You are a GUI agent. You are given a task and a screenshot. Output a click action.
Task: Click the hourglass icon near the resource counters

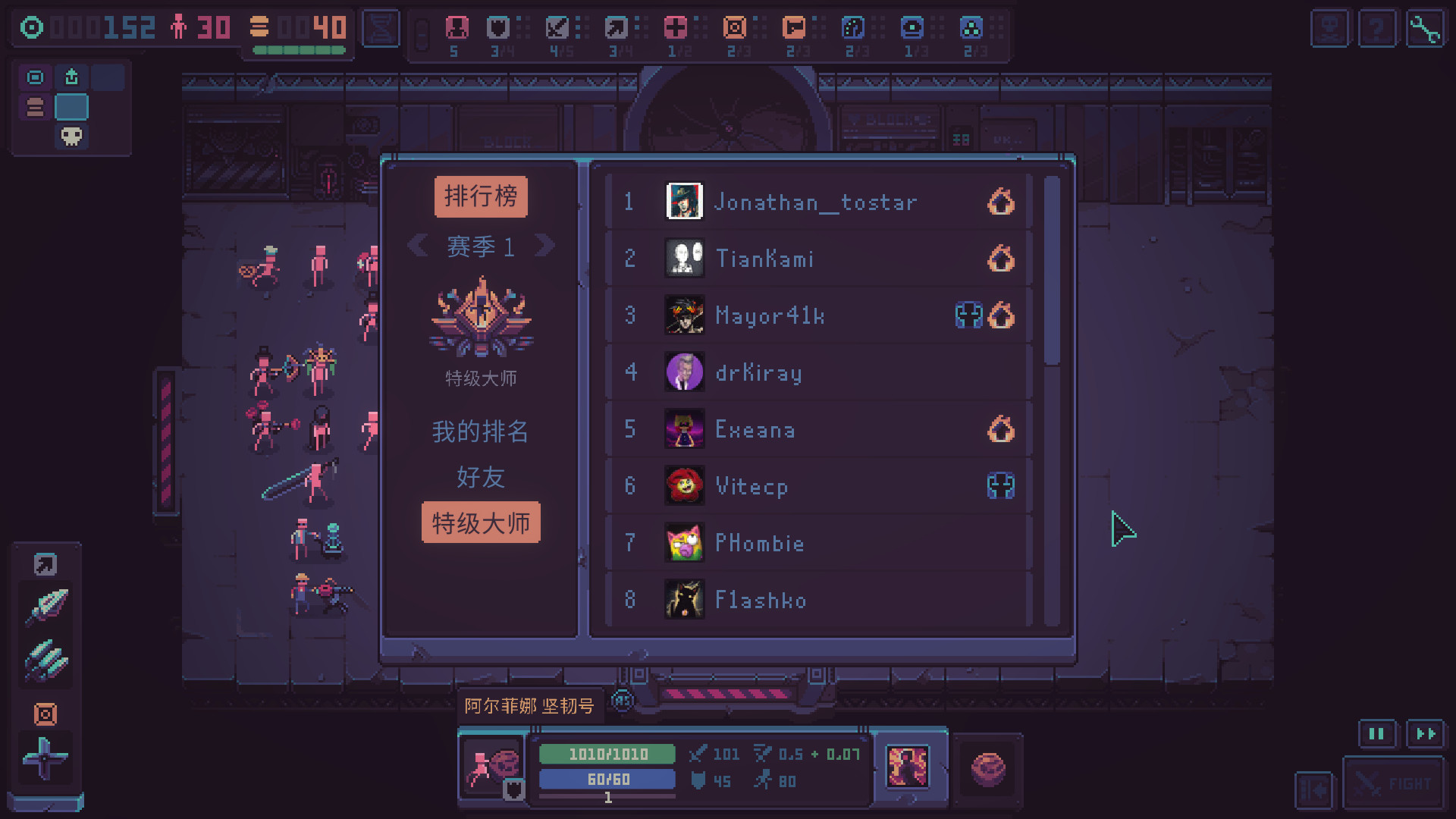click(x=381, y=27)
